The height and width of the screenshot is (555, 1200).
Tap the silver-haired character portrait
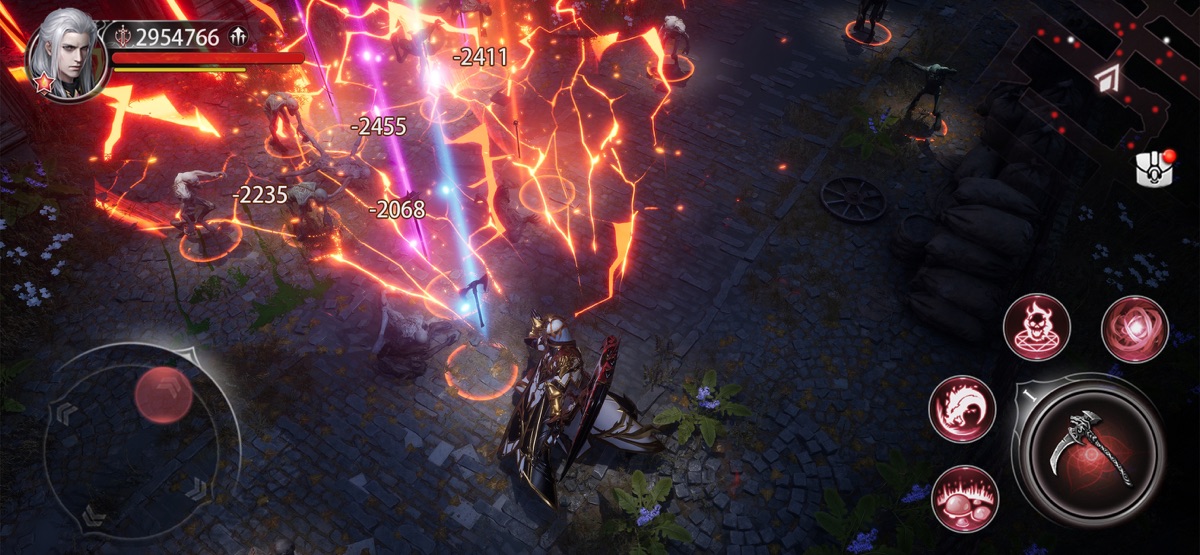[x=67, y=55]
